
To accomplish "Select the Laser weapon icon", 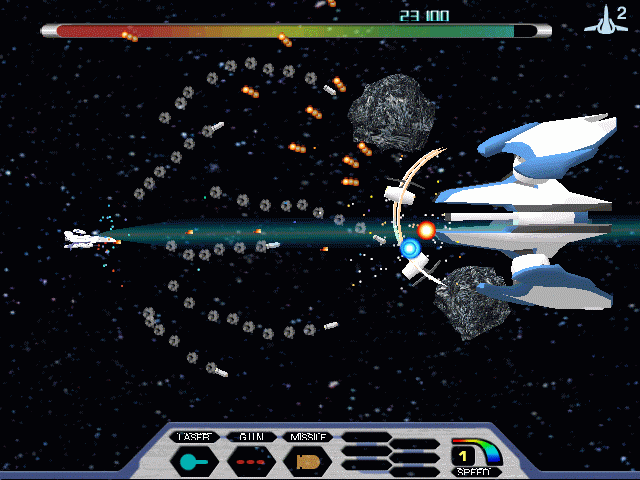I will pyautogui.click(x=193, y=462).
